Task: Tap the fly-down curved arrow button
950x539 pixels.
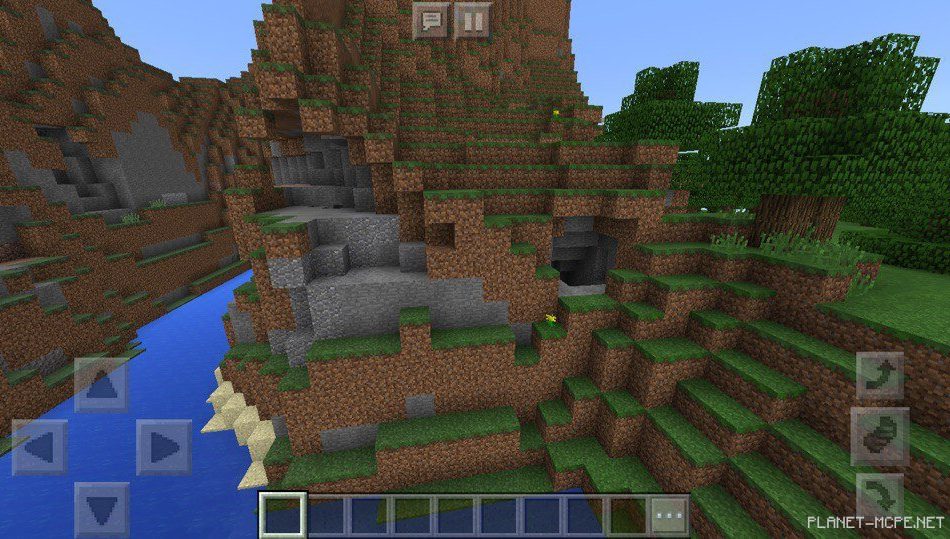Action: (880, 493)
